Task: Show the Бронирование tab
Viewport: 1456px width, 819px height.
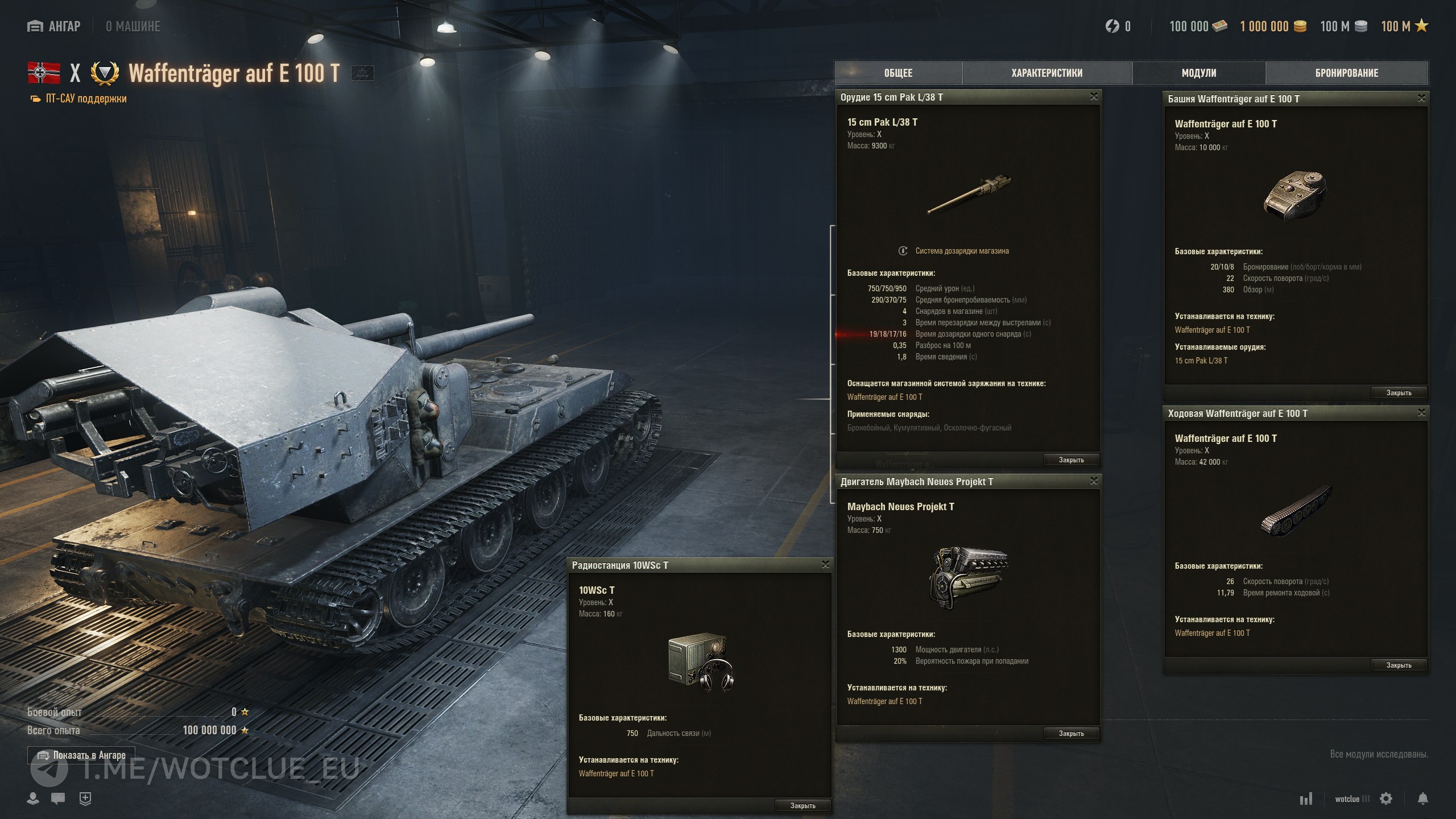Action: click(x=1346, y=73)
